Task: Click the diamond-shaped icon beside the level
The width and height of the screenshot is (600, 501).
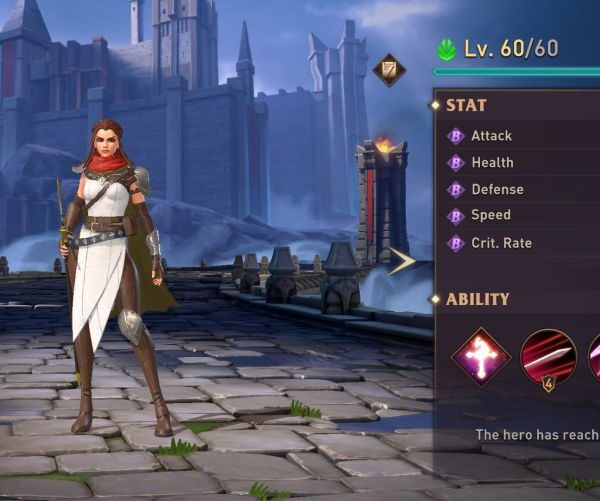Action: pos(389,70)
